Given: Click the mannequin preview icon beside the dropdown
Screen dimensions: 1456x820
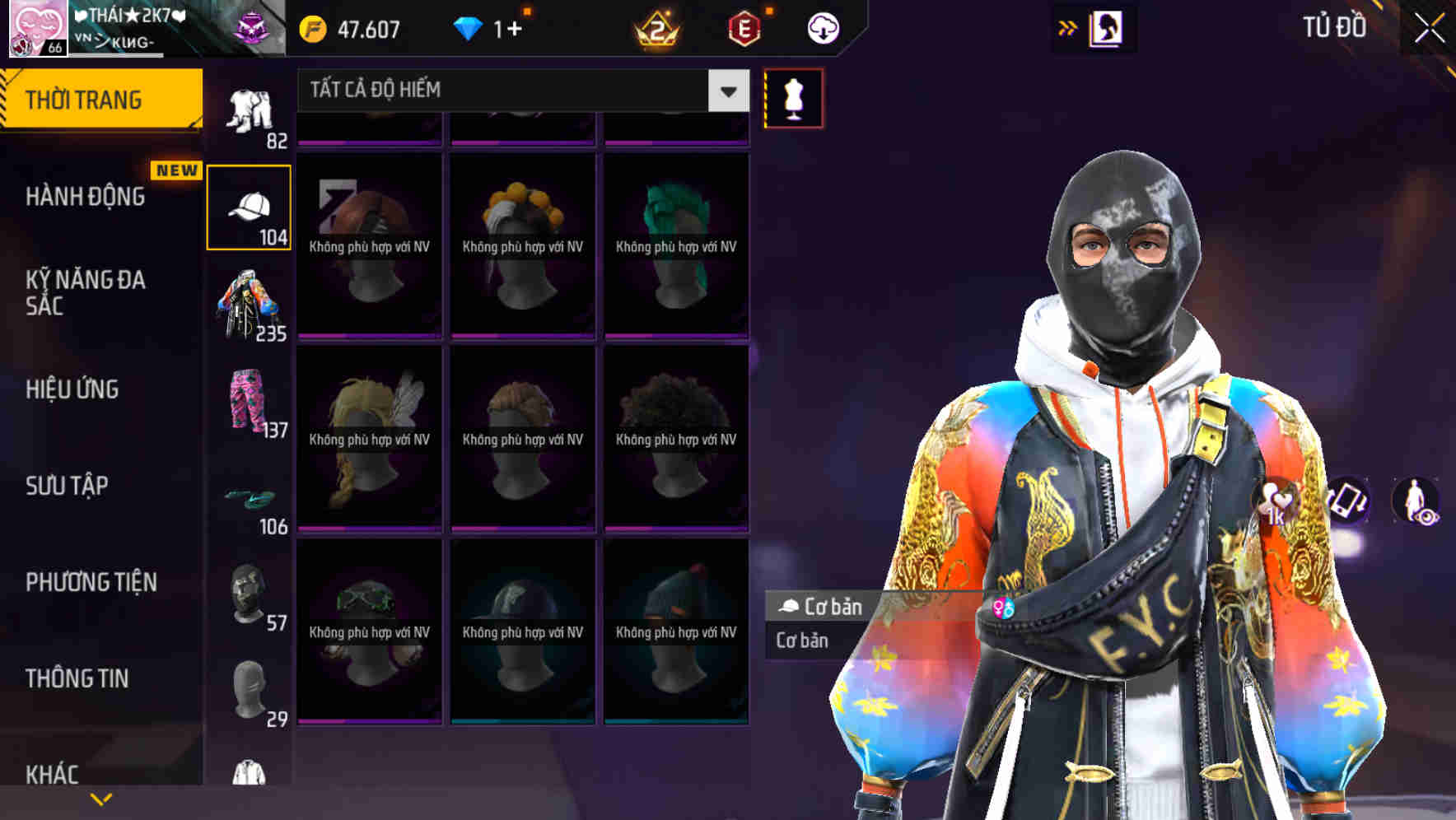Looking at the screenshot, I should click(x=792, y=97).
